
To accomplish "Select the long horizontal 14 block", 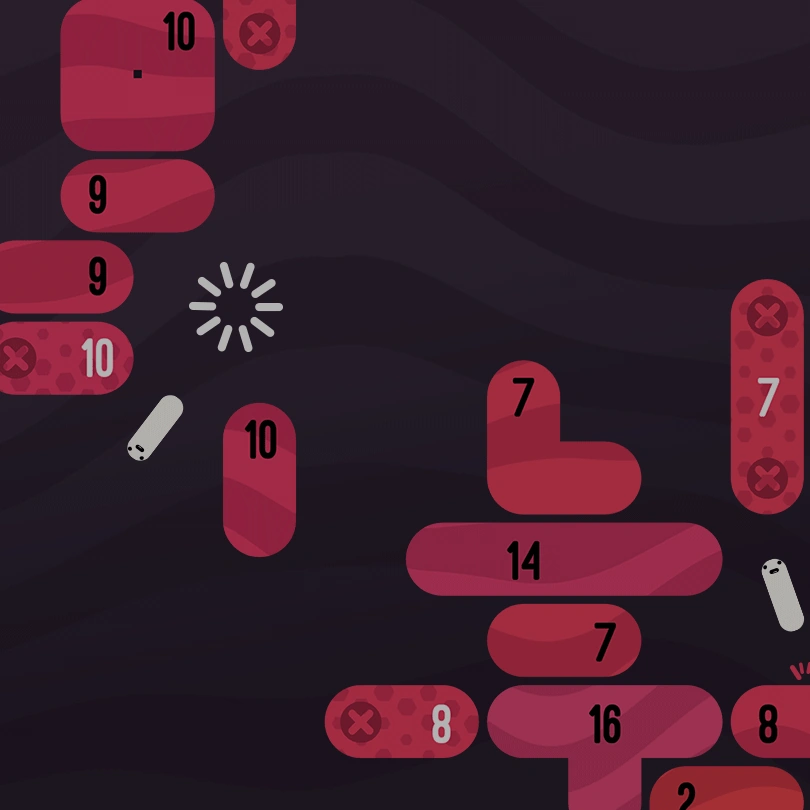I will [563, 560].
